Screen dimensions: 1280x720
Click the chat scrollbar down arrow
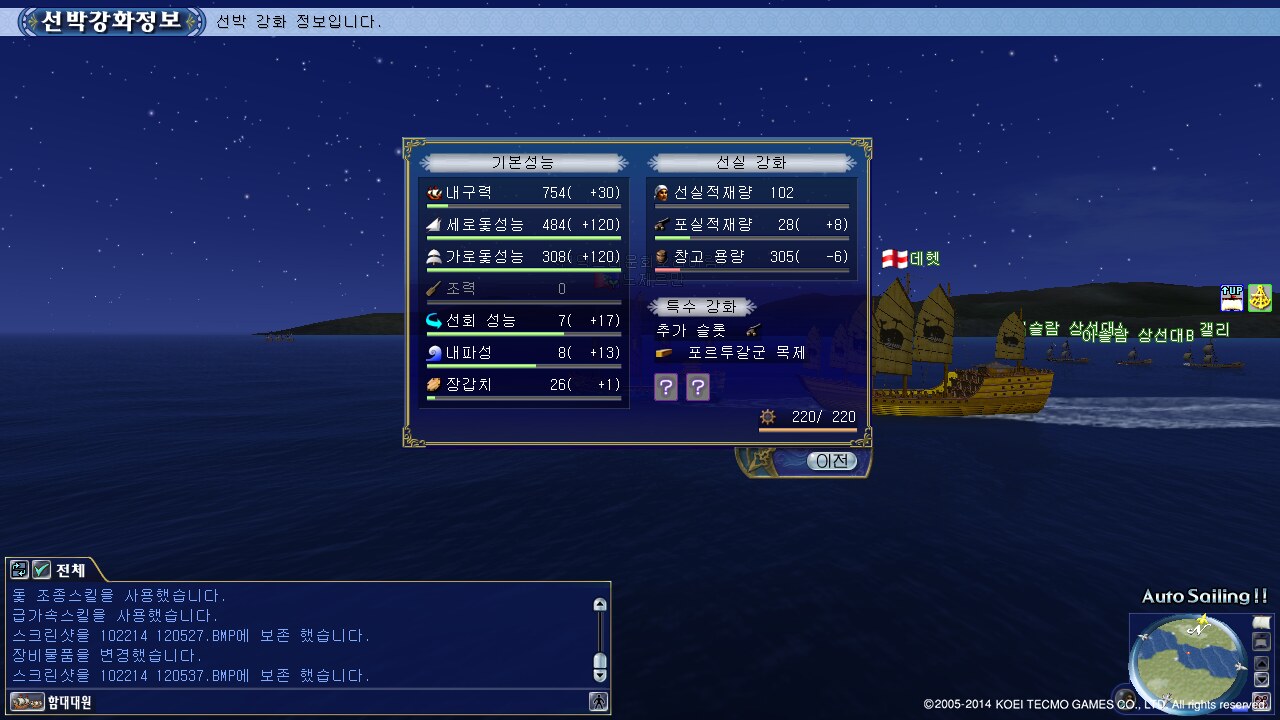click(600, 675)
